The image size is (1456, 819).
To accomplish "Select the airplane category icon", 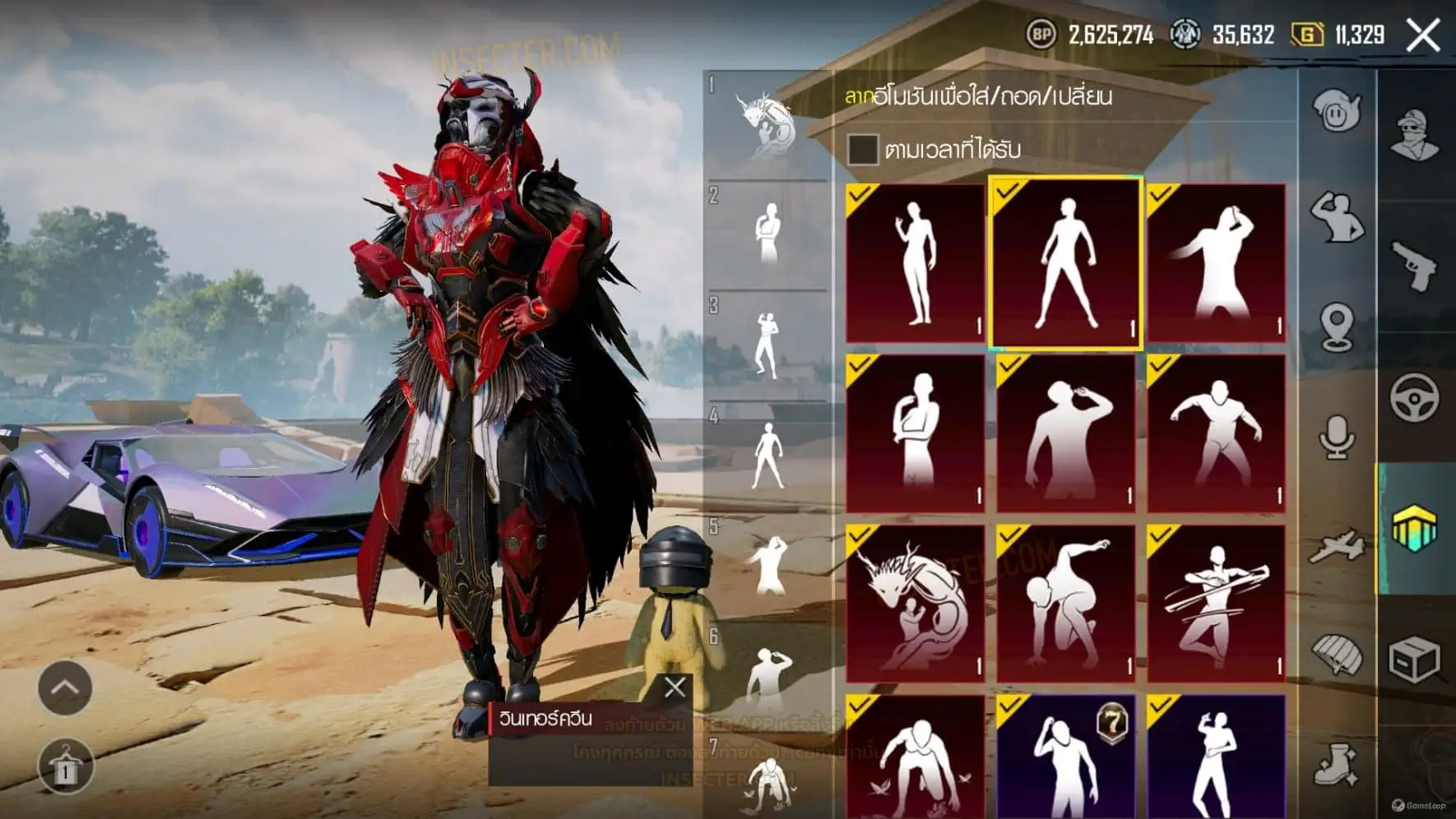I will click(1337, 547).
